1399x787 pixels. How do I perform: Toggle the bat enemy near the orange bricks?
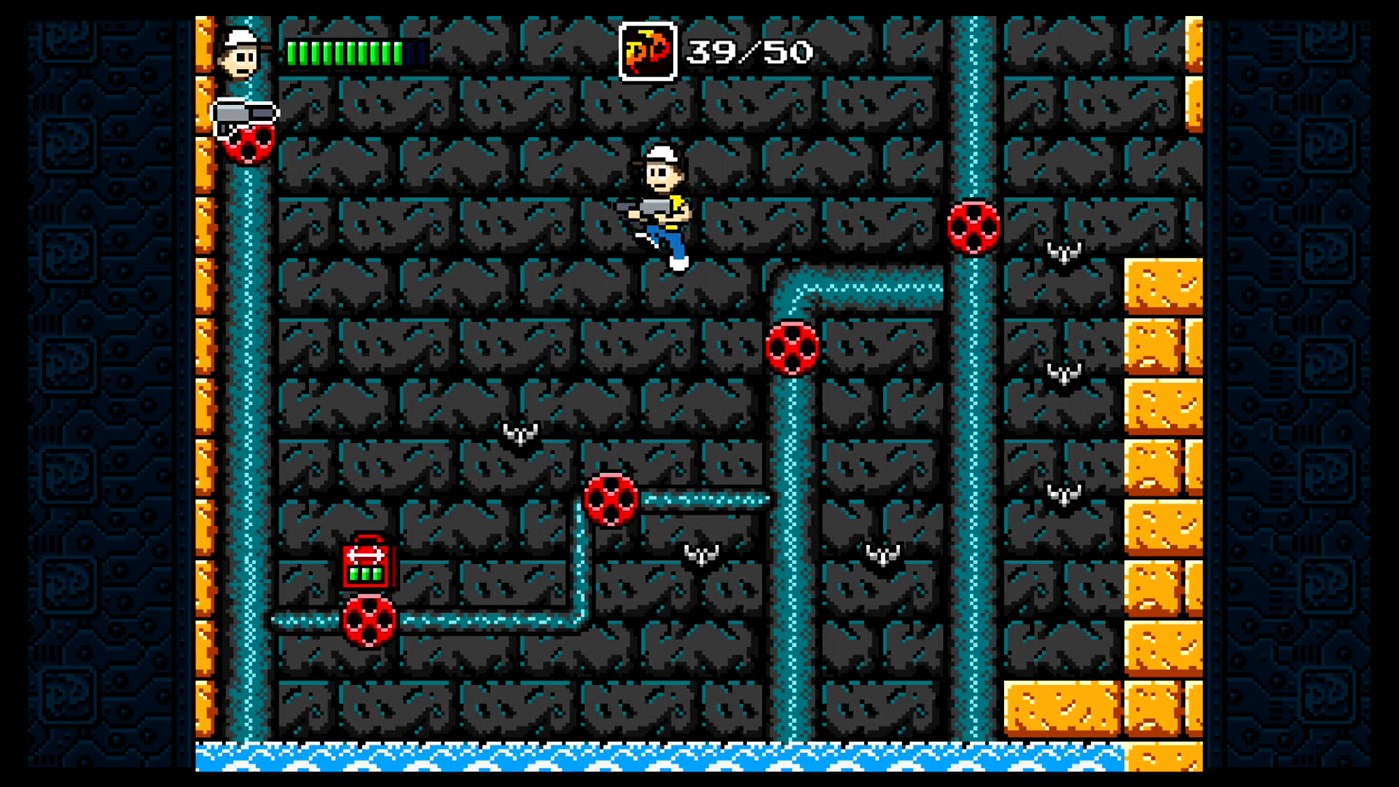pyautogui.click(x=1062, y=371)
